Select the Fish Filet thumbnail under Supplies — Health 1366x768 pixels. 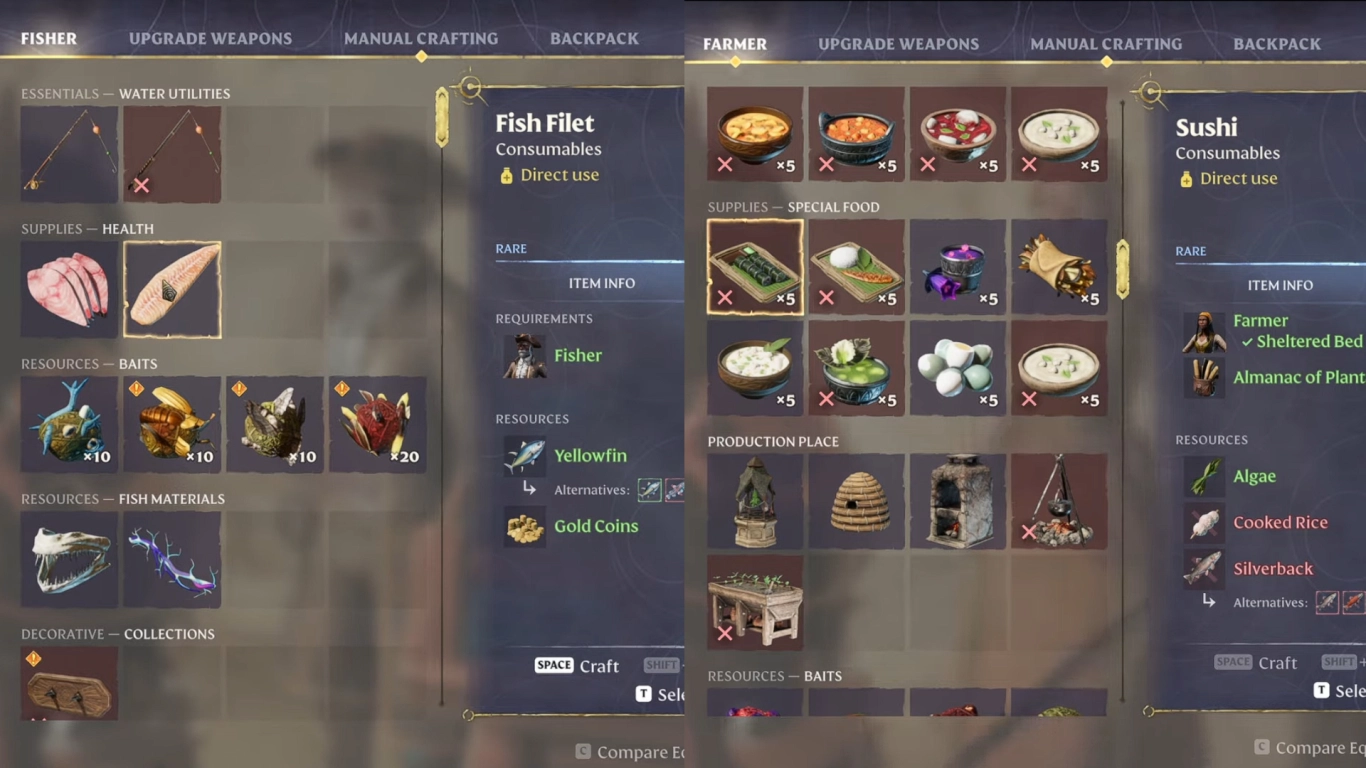point(172,288)
